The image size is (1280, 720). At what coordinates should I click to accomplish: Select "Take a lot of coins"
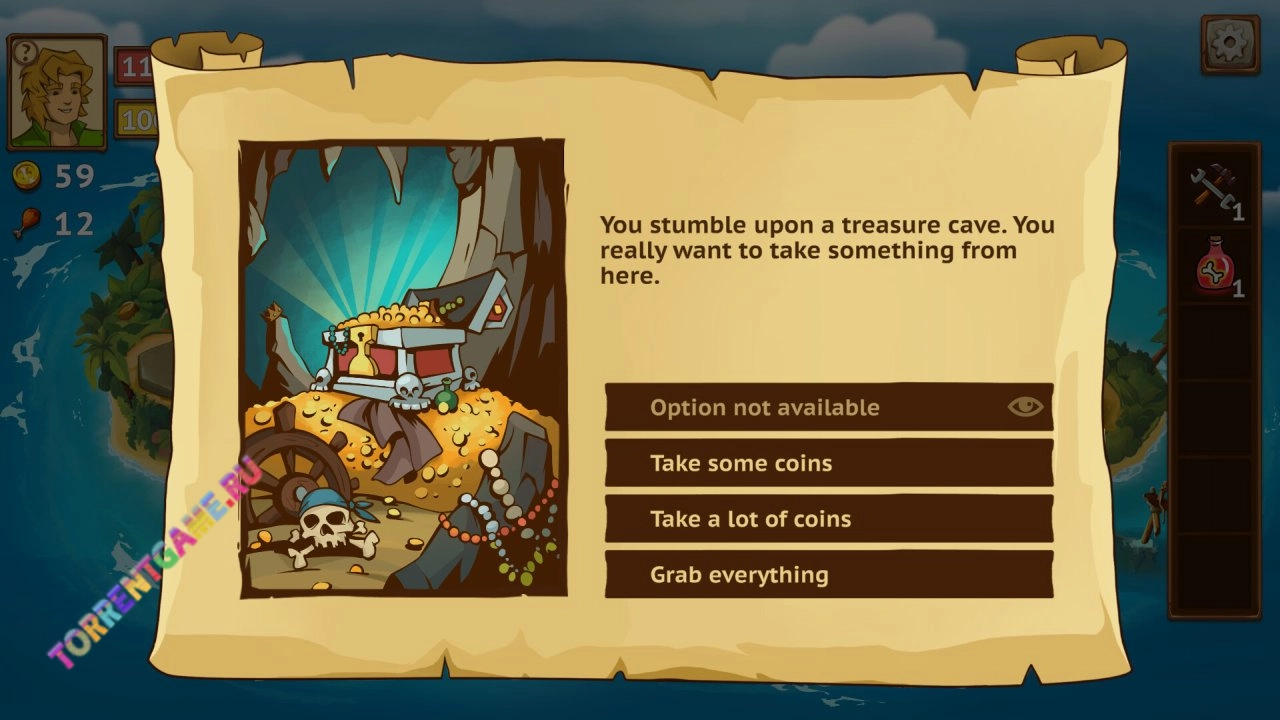(x=828, y=519)
